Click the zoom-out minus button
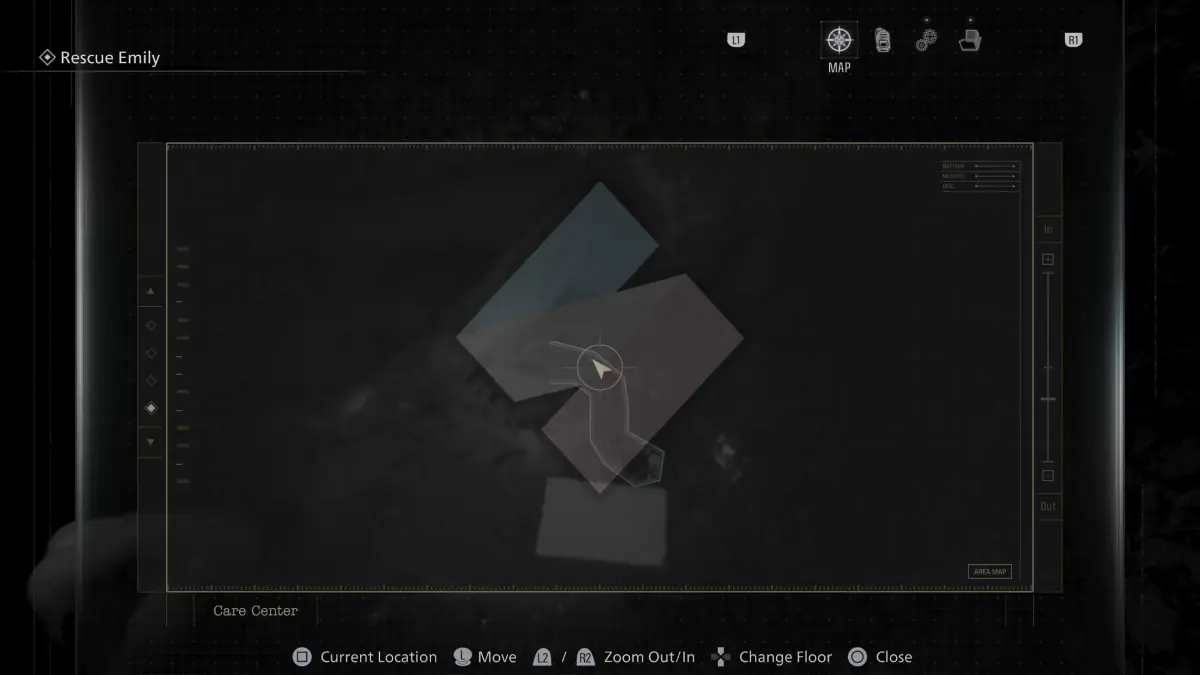Viewport: 1200px width, 675px height. click(x=1048, y=476)
